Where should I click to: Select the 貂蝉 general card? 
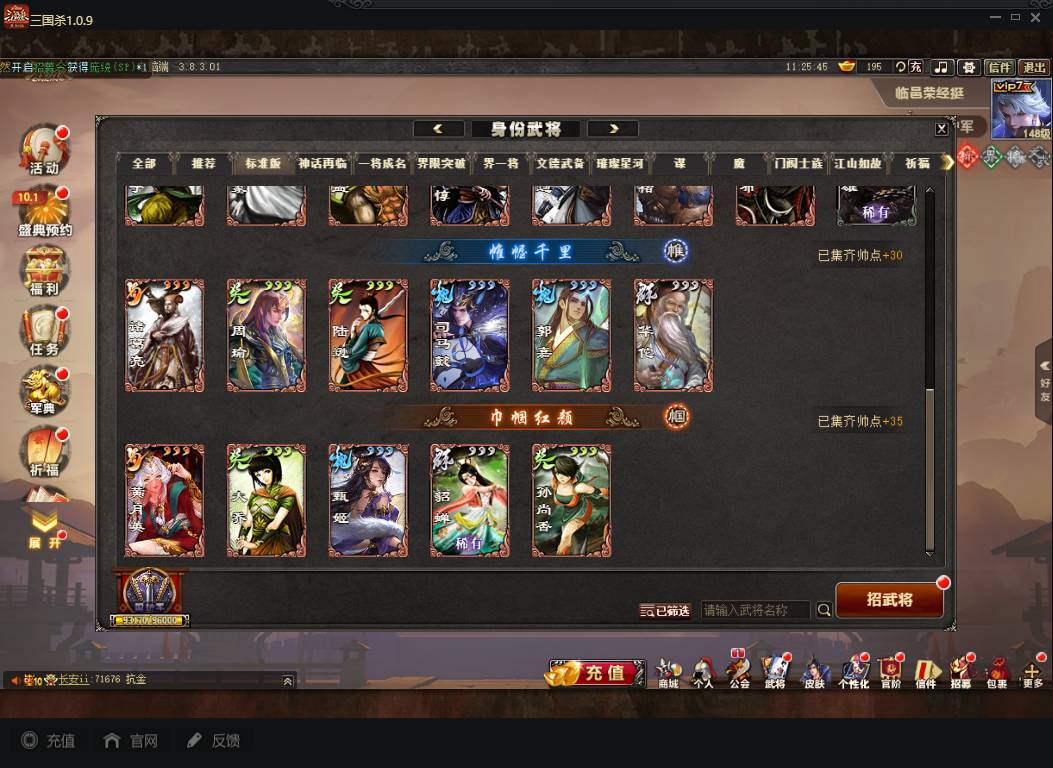[x=470, y=500]
